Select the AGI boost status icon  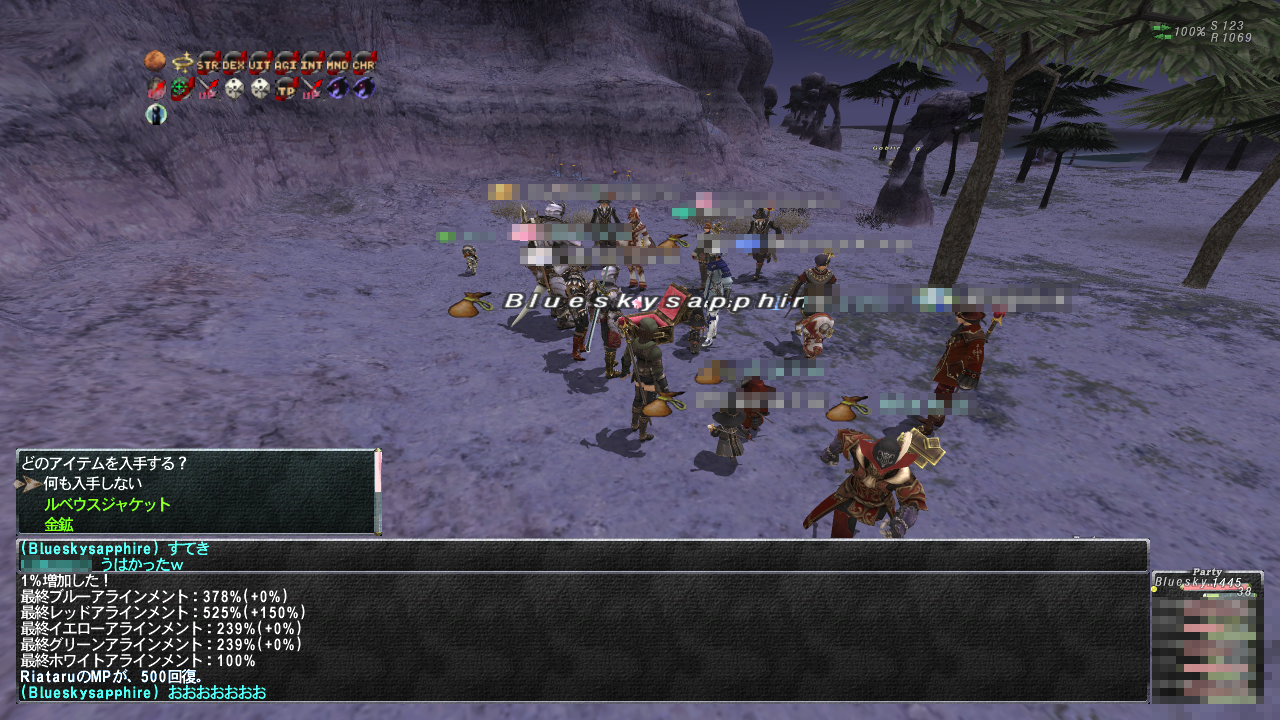tap(286, 63)
